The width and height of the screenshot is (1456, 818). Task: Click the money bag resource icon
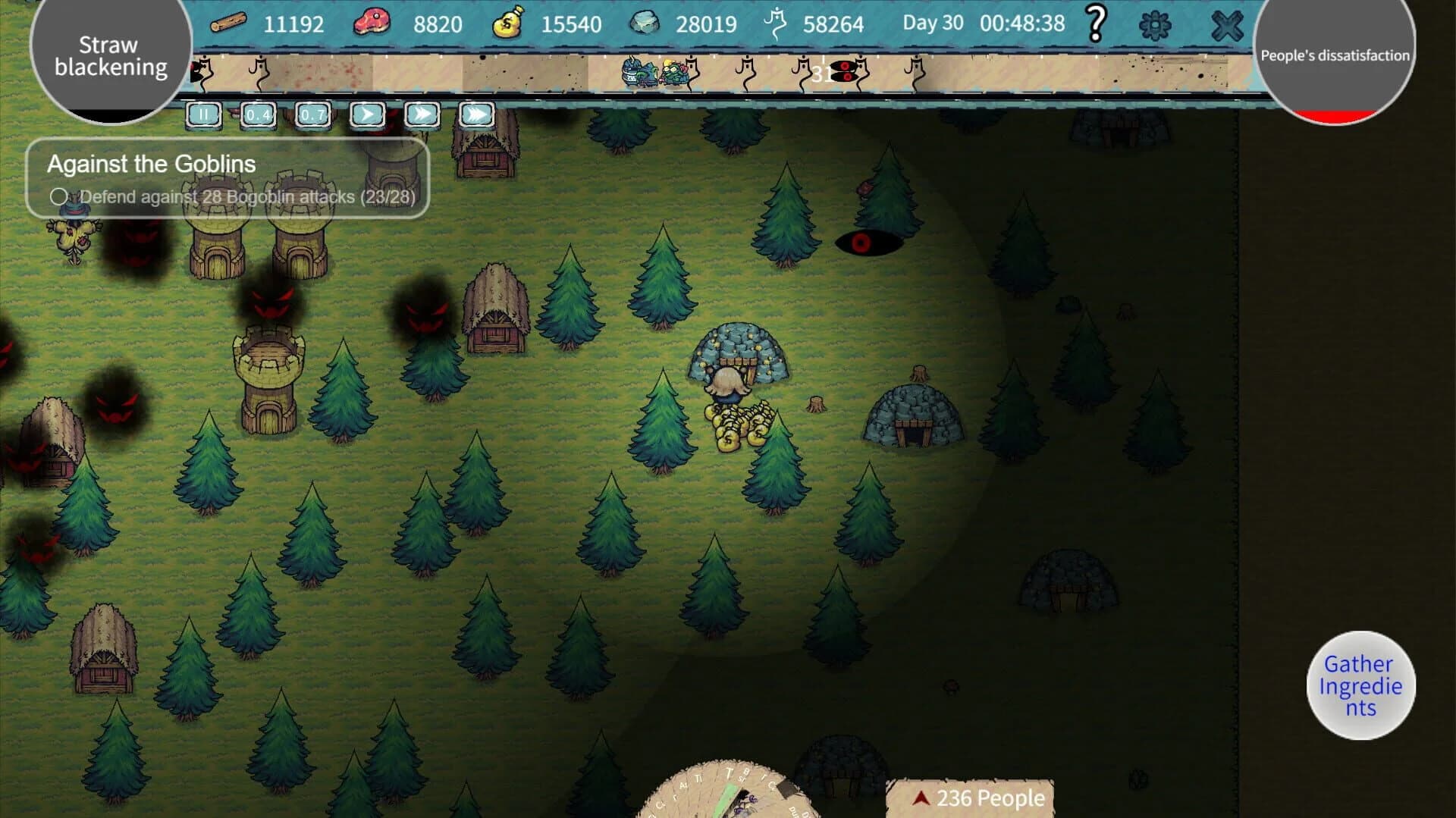(510, 21)
